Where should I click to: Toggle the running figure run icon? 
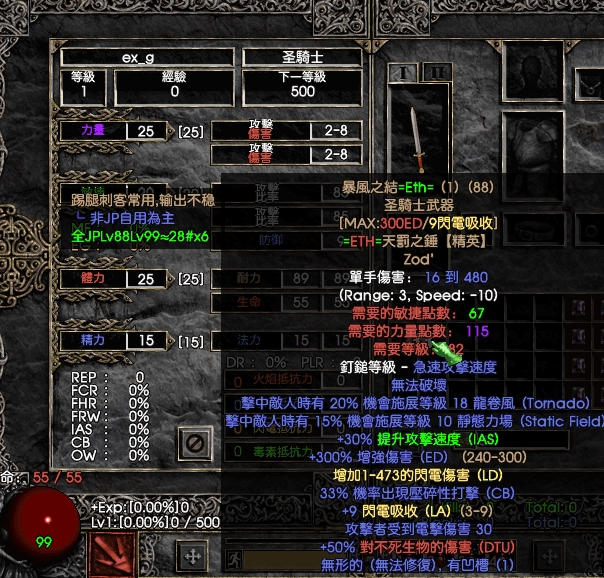click(235, 556)
